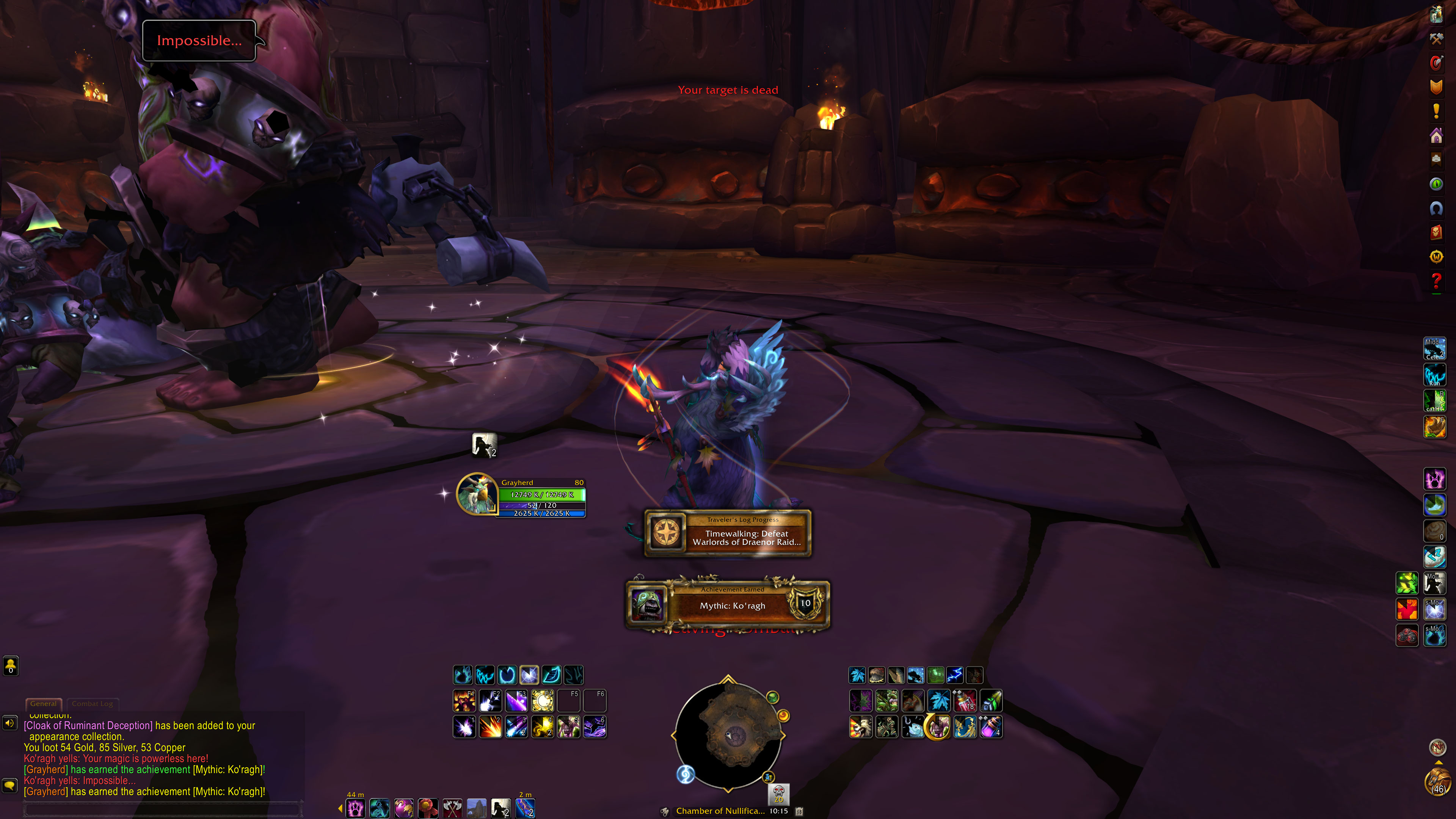Open the yellow chat speech bubble button
This screenshot has height=819, width=1456.
tap(9, 785)
